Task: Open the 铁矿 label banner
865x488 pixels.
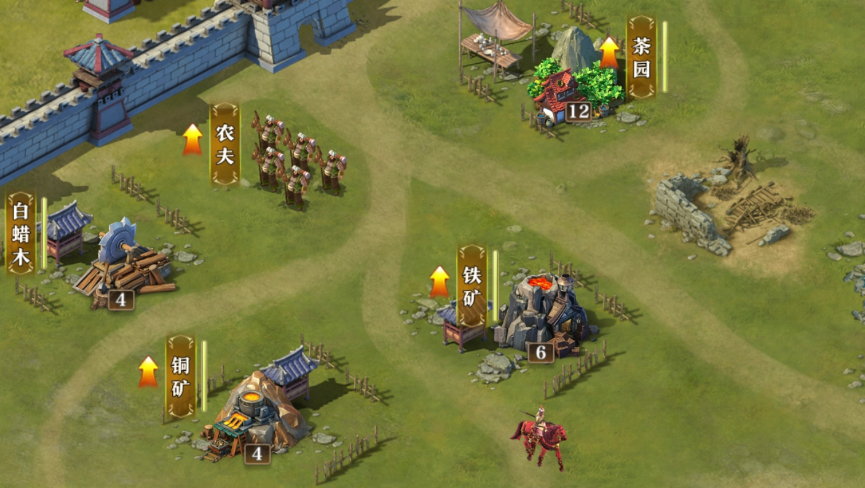Action: [x=472, y=286]
